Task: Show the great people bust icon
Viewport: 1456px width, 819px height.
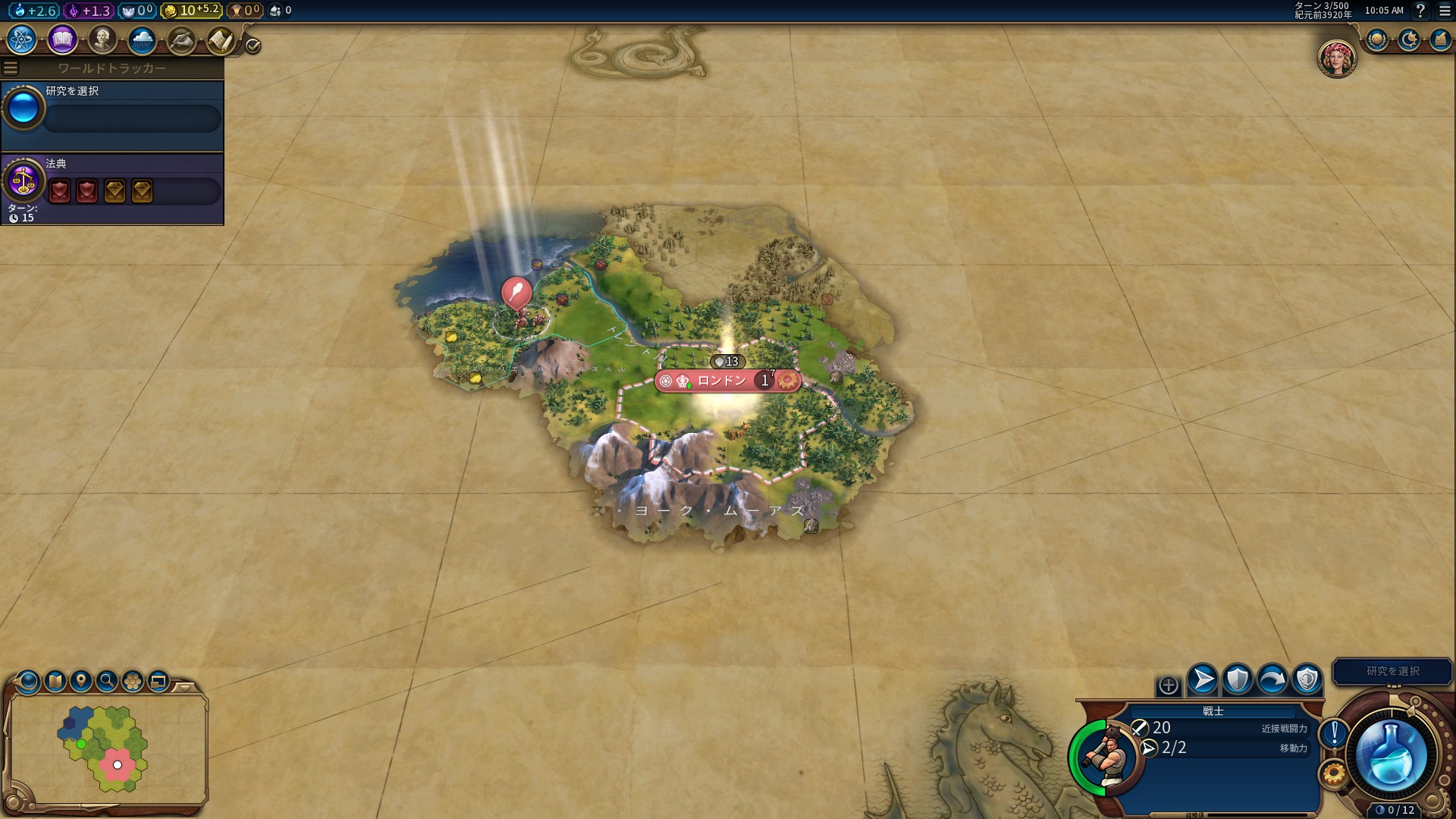Action: [102, 39]
